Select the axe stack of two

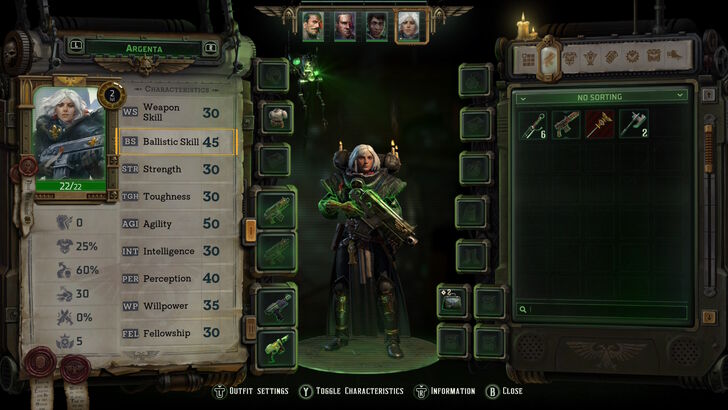pos(633,123)
